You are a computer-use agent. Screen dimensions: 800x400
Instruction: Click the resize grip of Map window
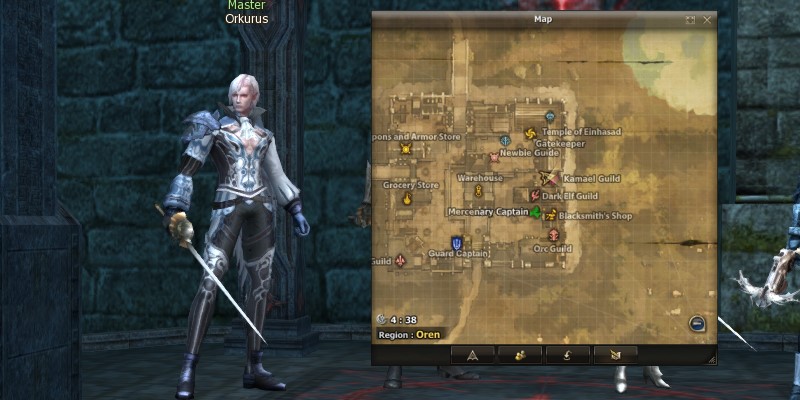[x=711, y=356]
